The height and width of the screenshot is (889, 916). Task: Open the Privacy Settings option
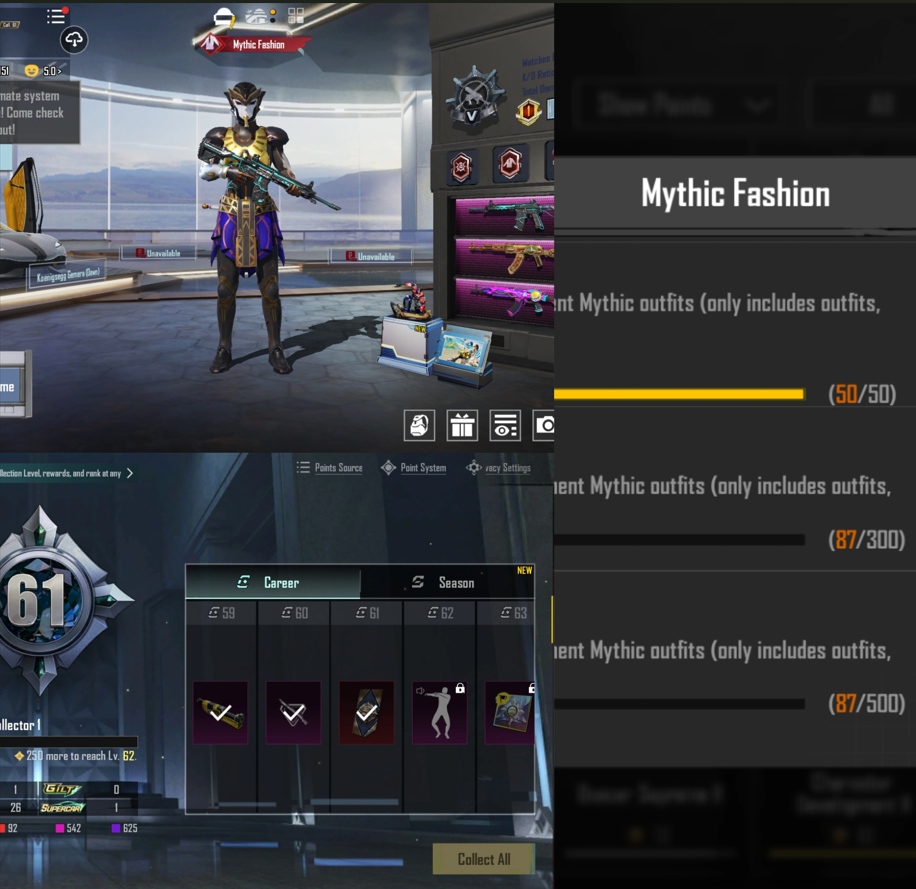tap(499, 468)
